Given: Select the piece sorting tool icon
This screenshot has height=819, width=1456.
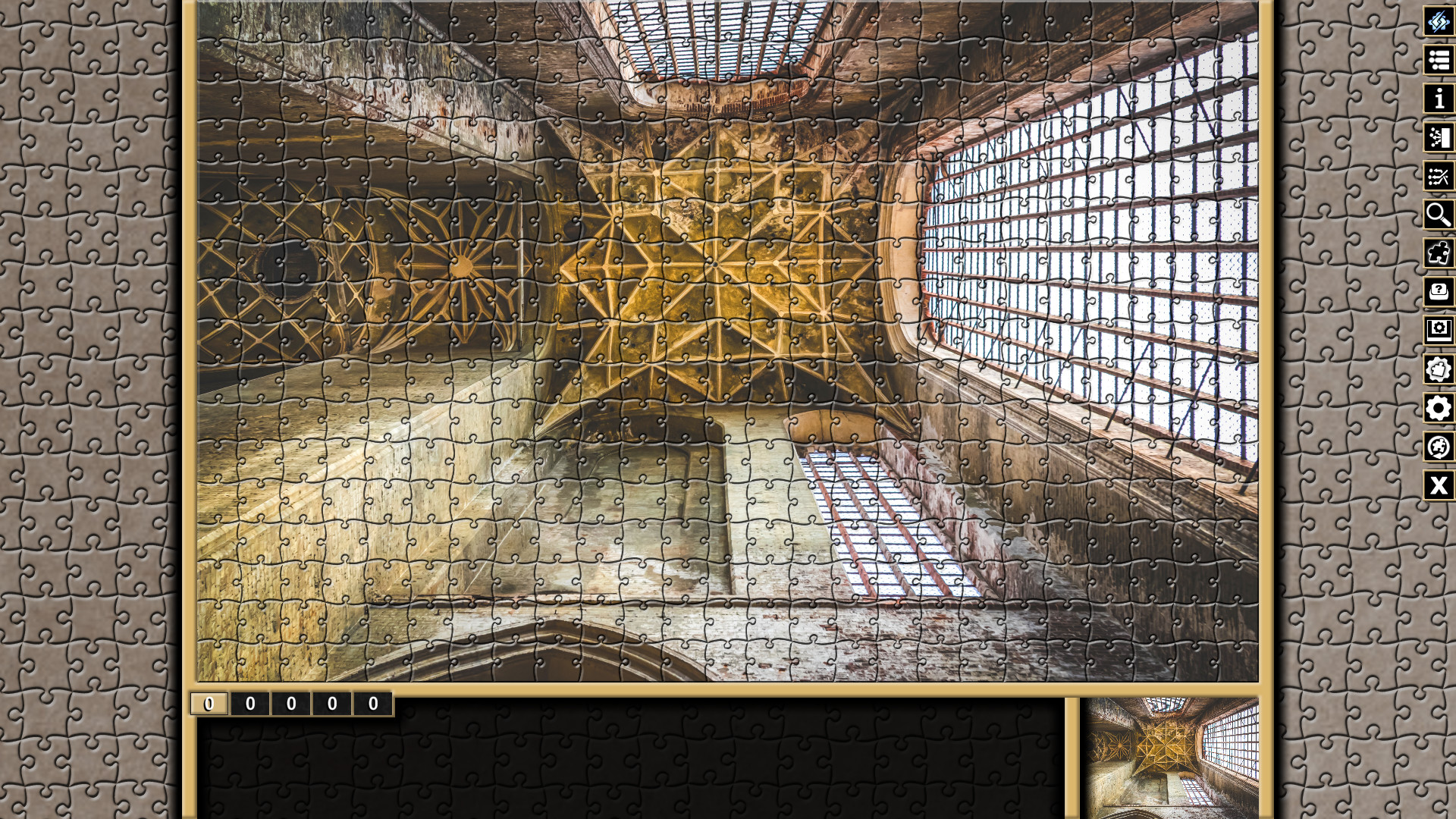Looking at the screenshot, I should click(1439, 137).
